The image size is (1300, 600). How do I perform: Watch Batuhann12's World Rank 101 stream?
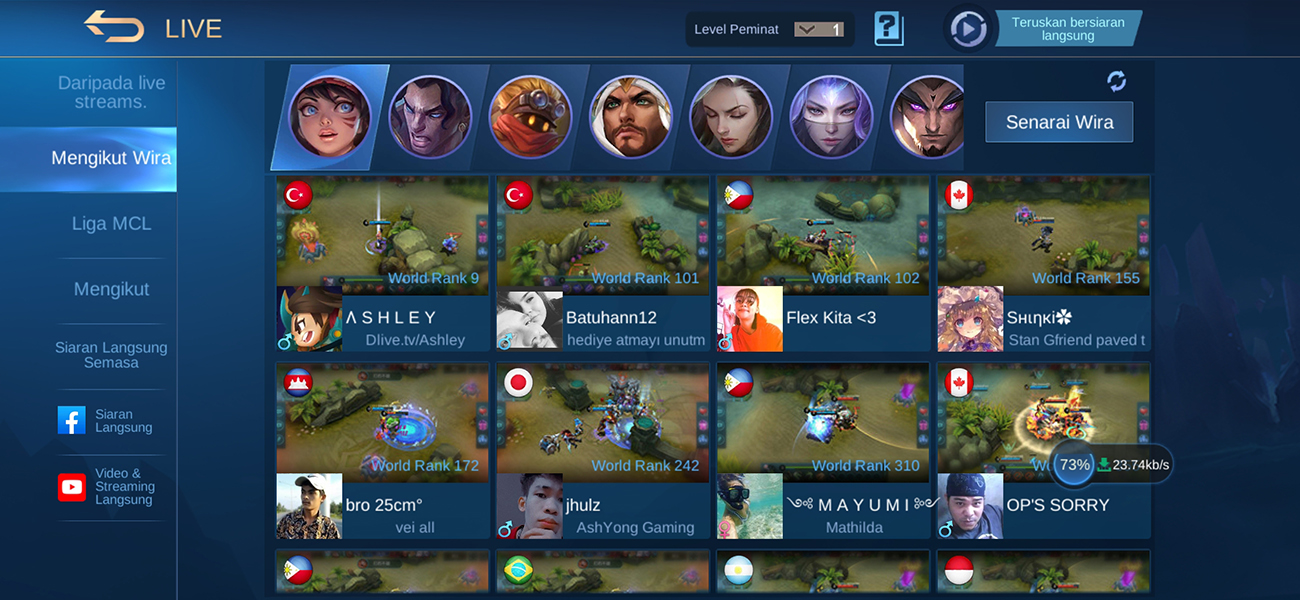[603, 236]
